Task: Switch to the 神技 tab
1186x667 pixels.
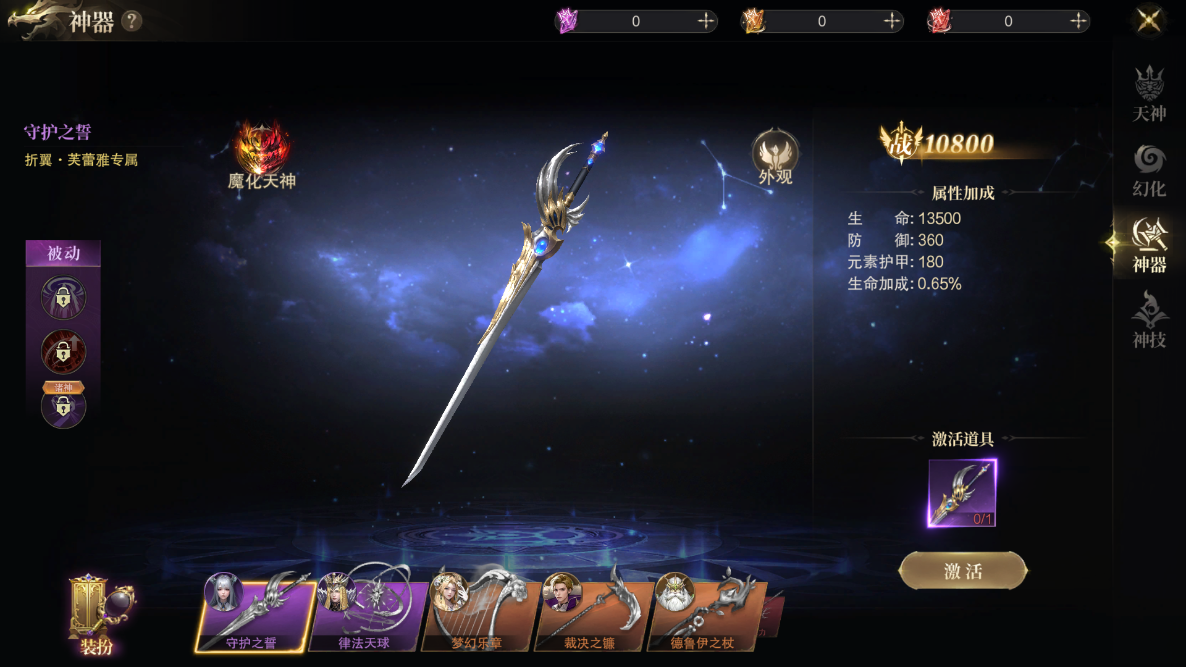Action: coord(1149,320)
